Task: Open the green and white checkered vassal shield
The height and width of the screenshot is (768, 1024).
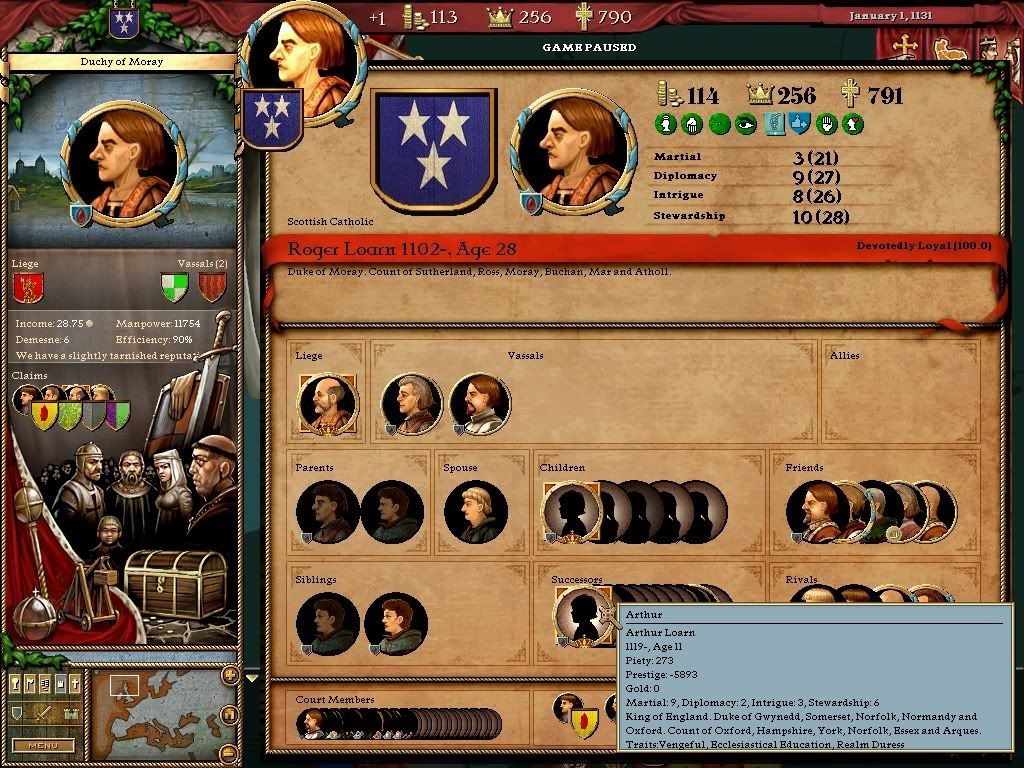Action: coord(174,288)
